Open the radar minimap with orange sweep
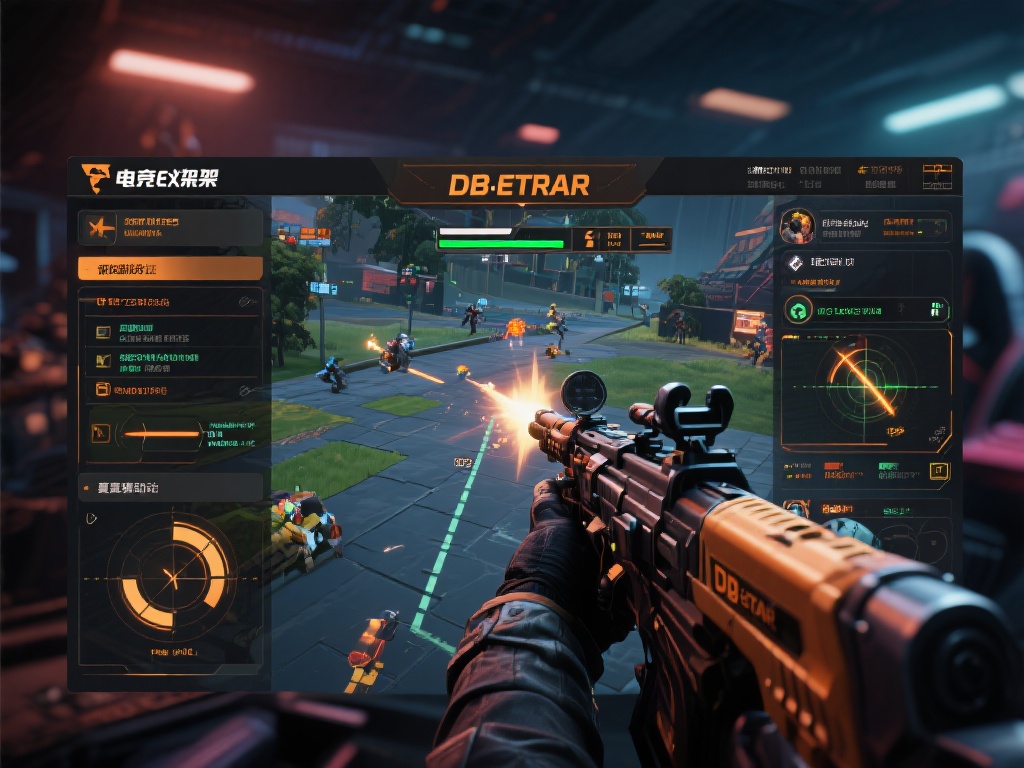Image resolution: width=1024 pixels, height=768 pixels. tap(865, 389)
